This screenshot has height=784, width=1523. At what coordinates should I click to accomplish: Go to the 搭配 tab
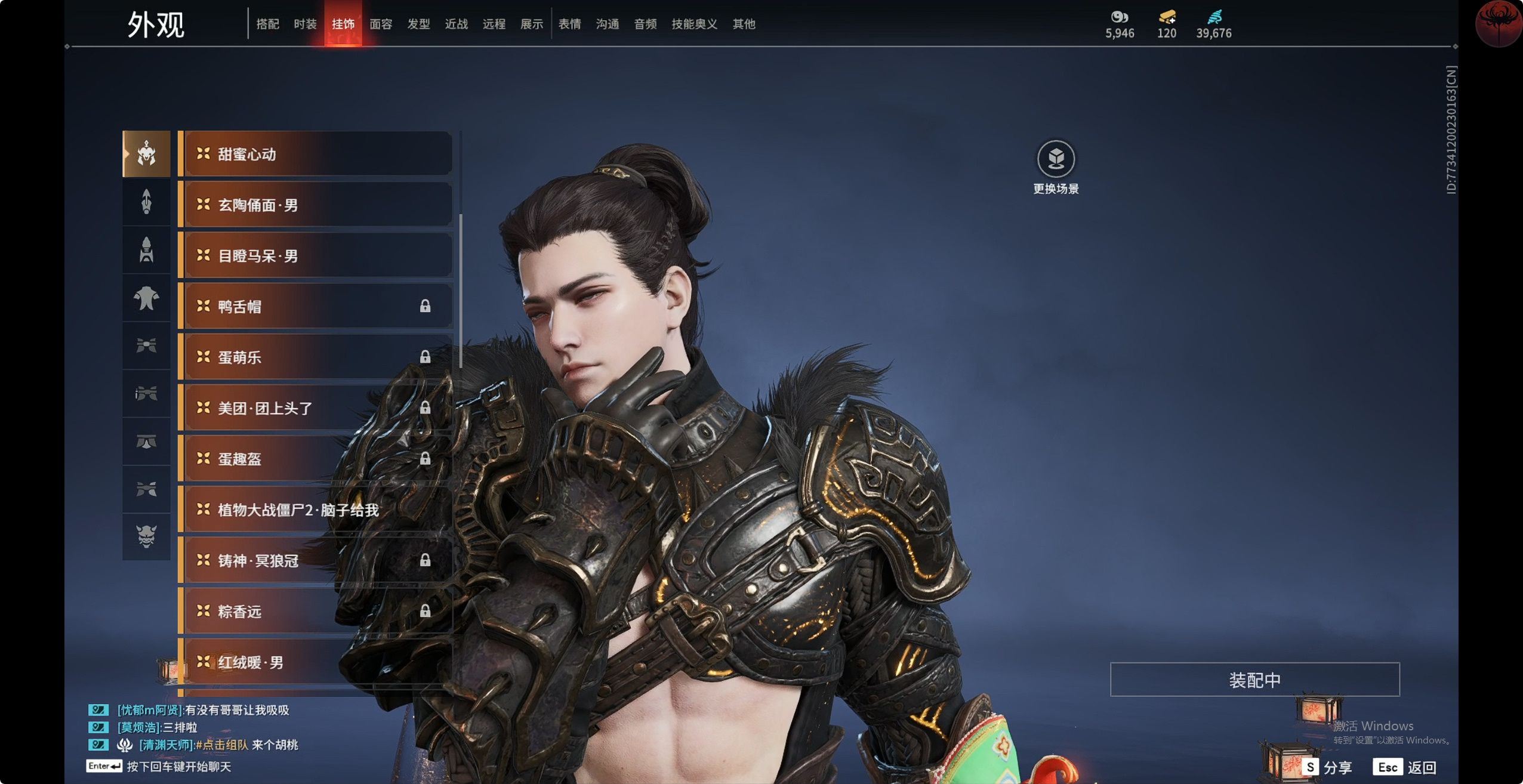click(267, 24)
